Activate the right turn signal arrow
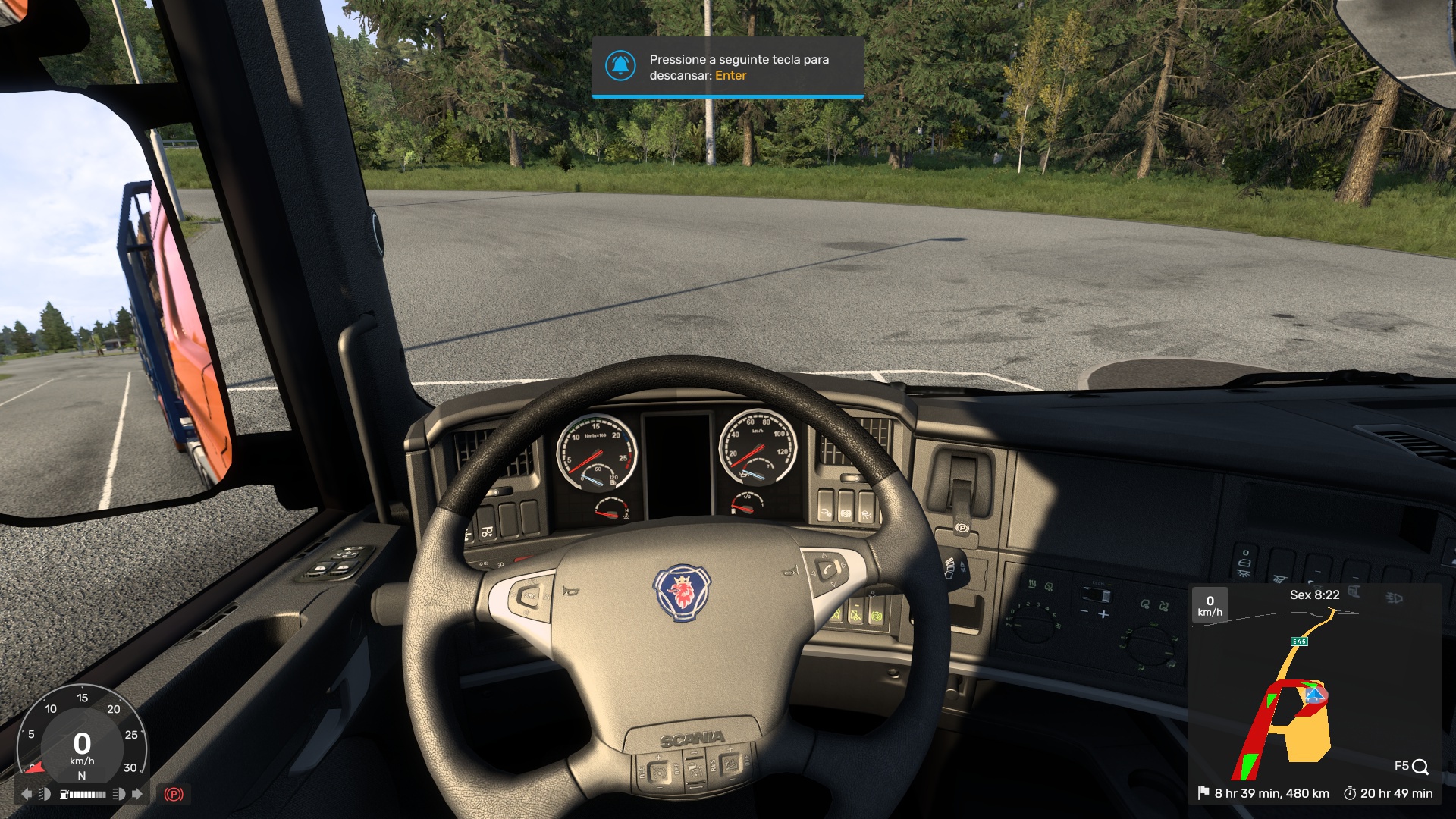This screenshot has height=819, width=1456. coord(137,794)
